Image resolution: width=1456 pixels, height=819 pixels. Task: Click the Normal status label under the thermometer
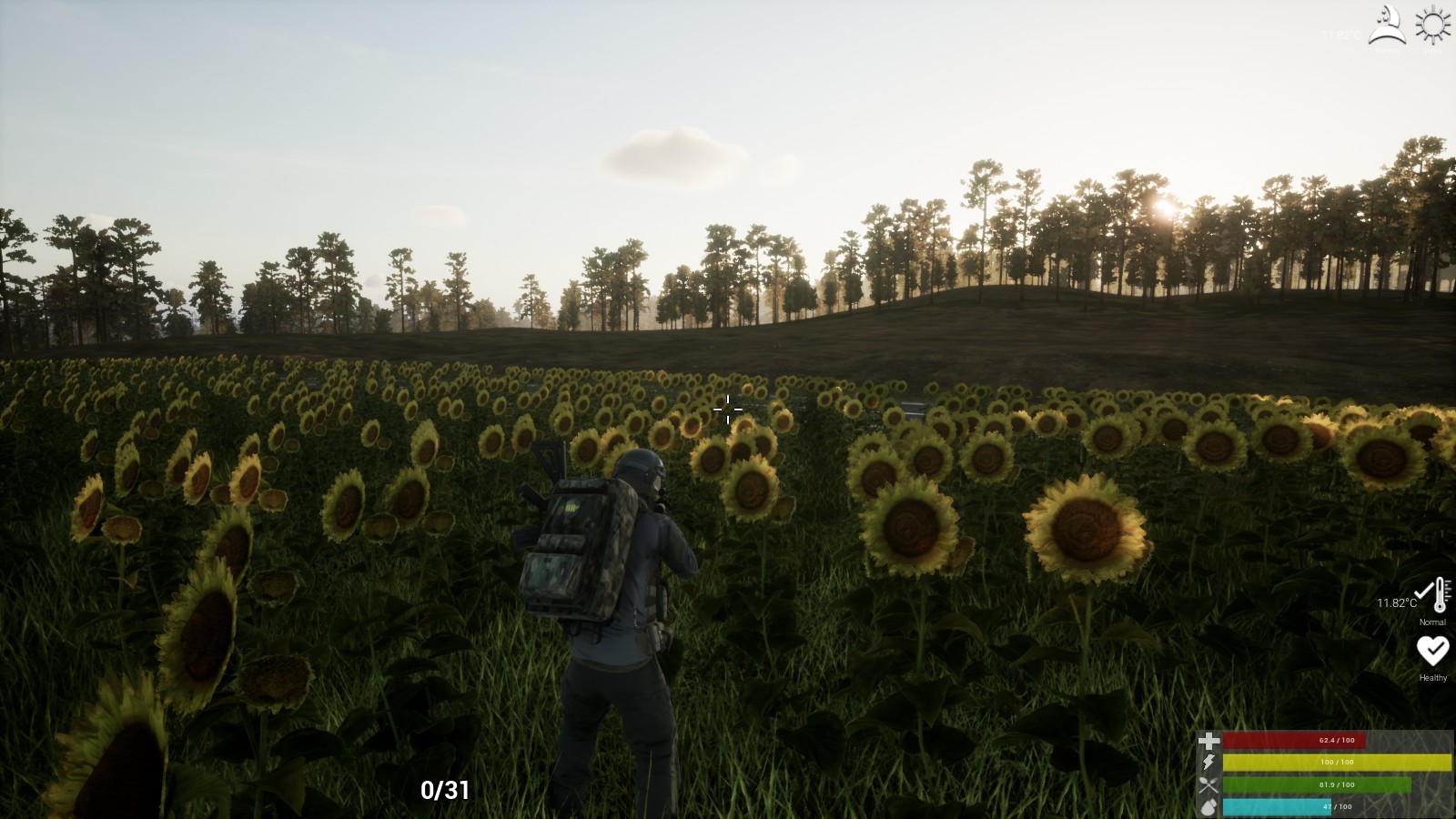(x=1431, y=622)
